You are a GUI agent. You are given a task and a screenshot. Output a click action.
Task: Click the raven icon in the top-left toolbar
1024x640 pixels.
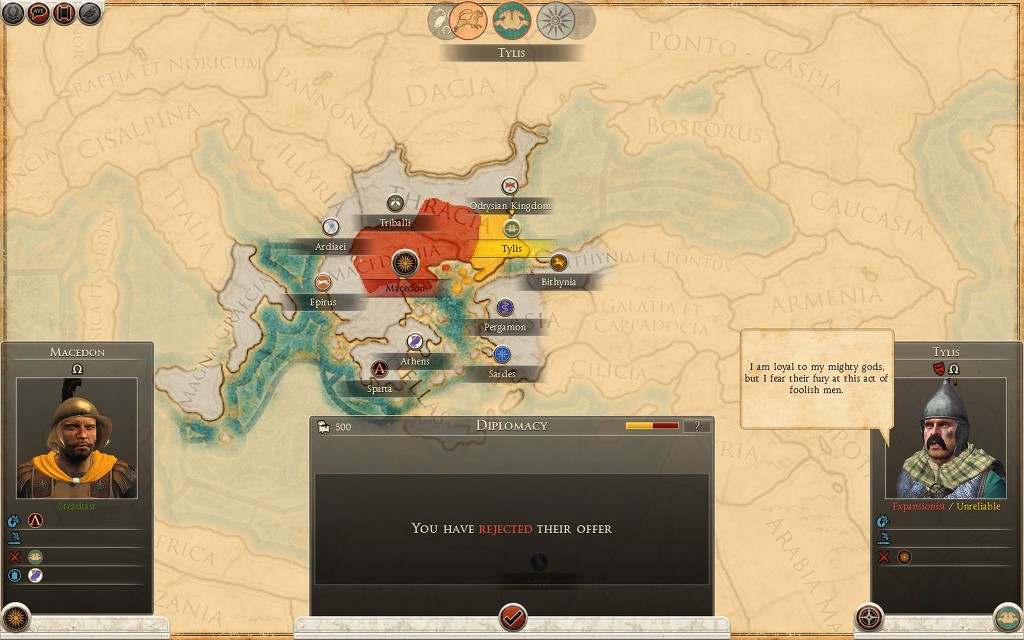[x=90, y=15]
